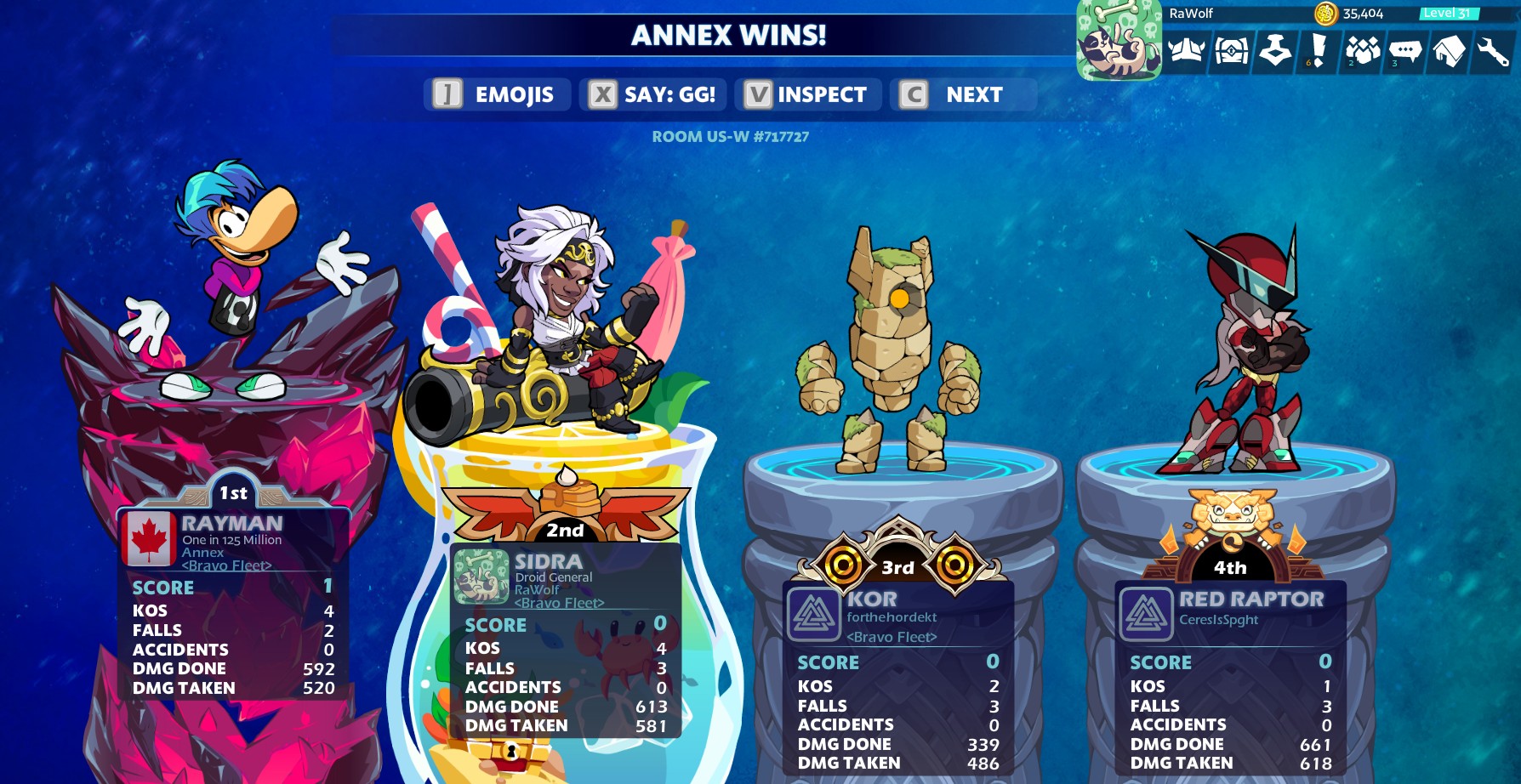Select the anvil-shaped icon in top bar
The width and height of the screenshot is (1521, 784).
tap(1275, 52)
